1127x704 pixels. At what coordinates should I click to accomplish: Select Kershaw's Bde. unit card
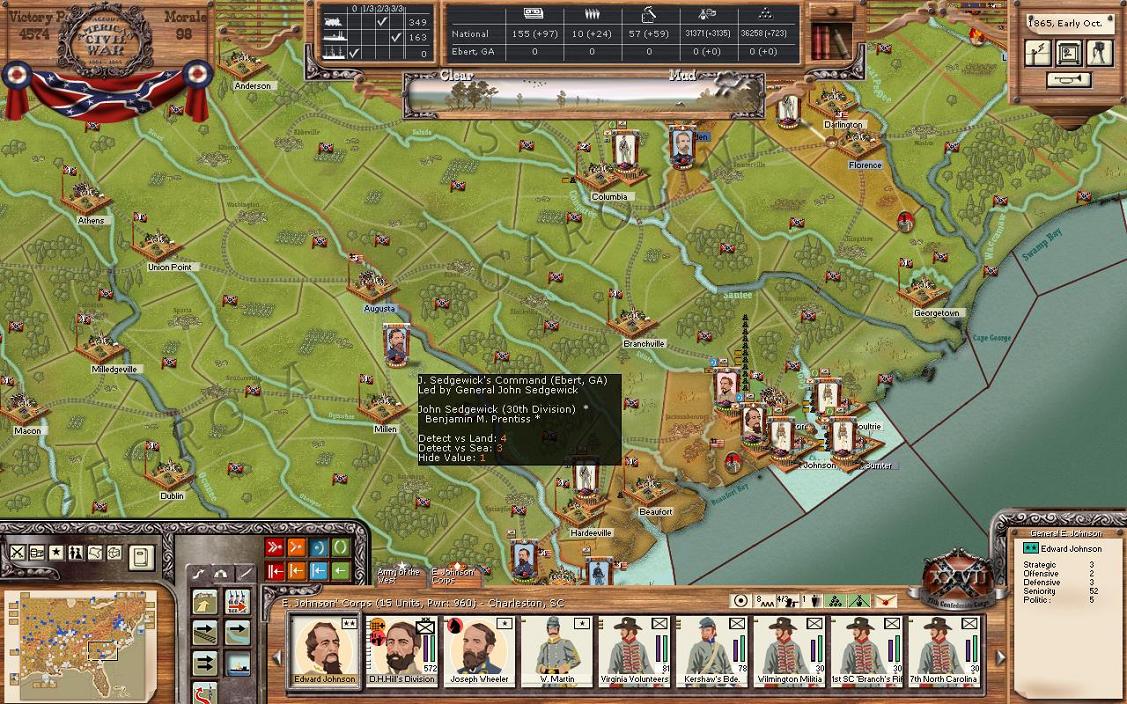pyautogui.click(x=711, y=650)
